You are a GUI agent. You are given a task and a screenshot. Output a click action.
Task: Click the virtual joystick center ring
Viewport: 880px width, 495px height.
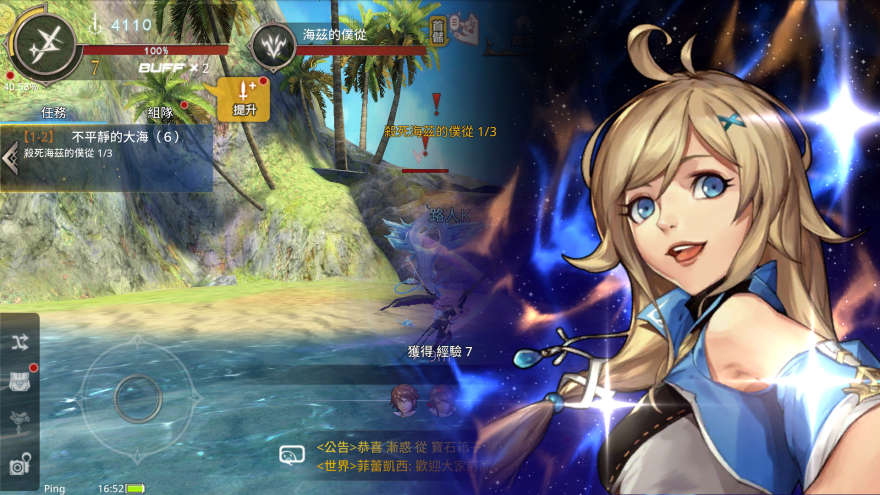(137, 399)
